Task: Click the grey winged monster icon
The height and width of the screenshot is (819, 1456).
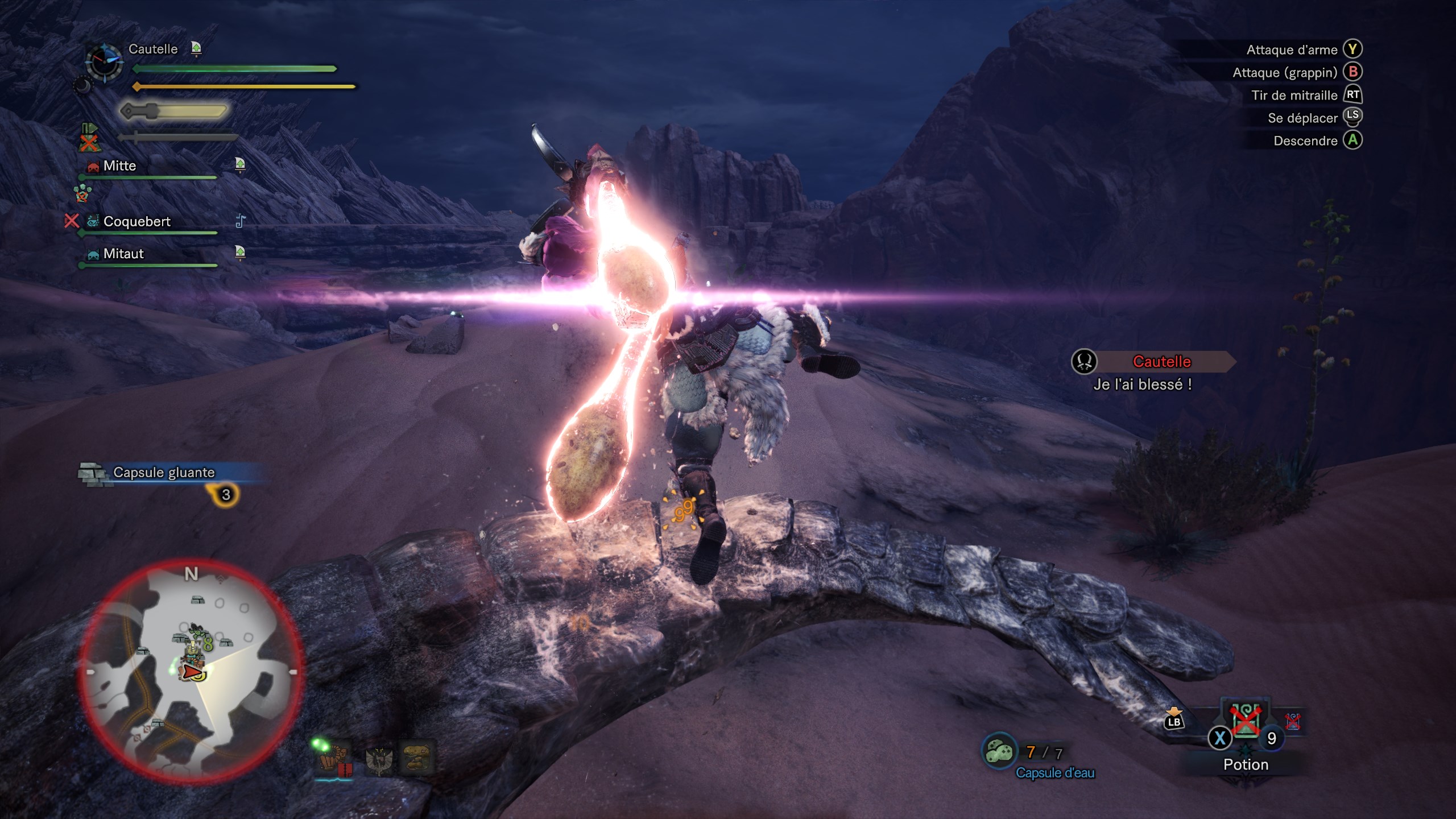Action: coord(379,759)
